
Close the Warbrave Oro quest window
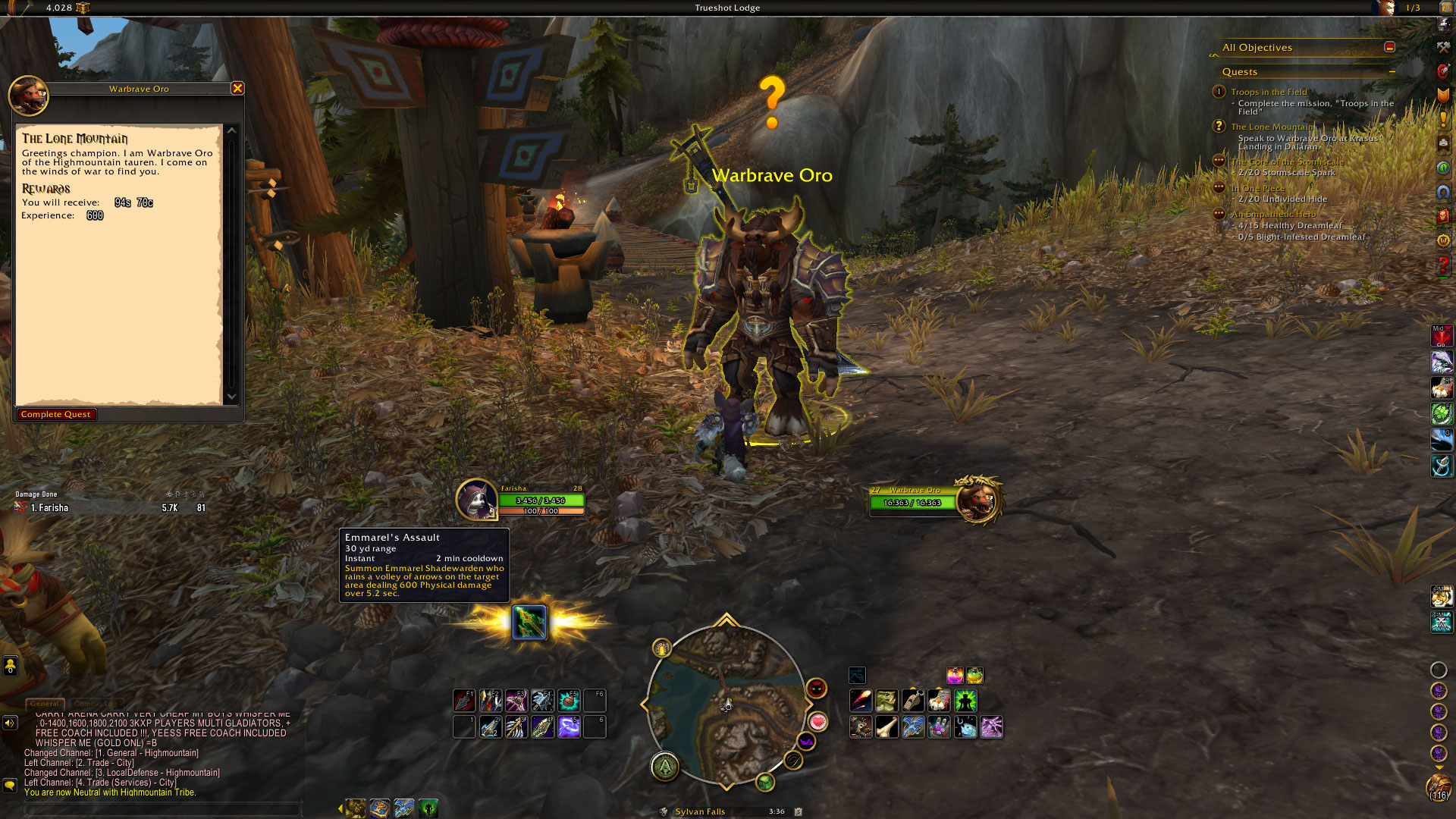[x=237, y=89]
